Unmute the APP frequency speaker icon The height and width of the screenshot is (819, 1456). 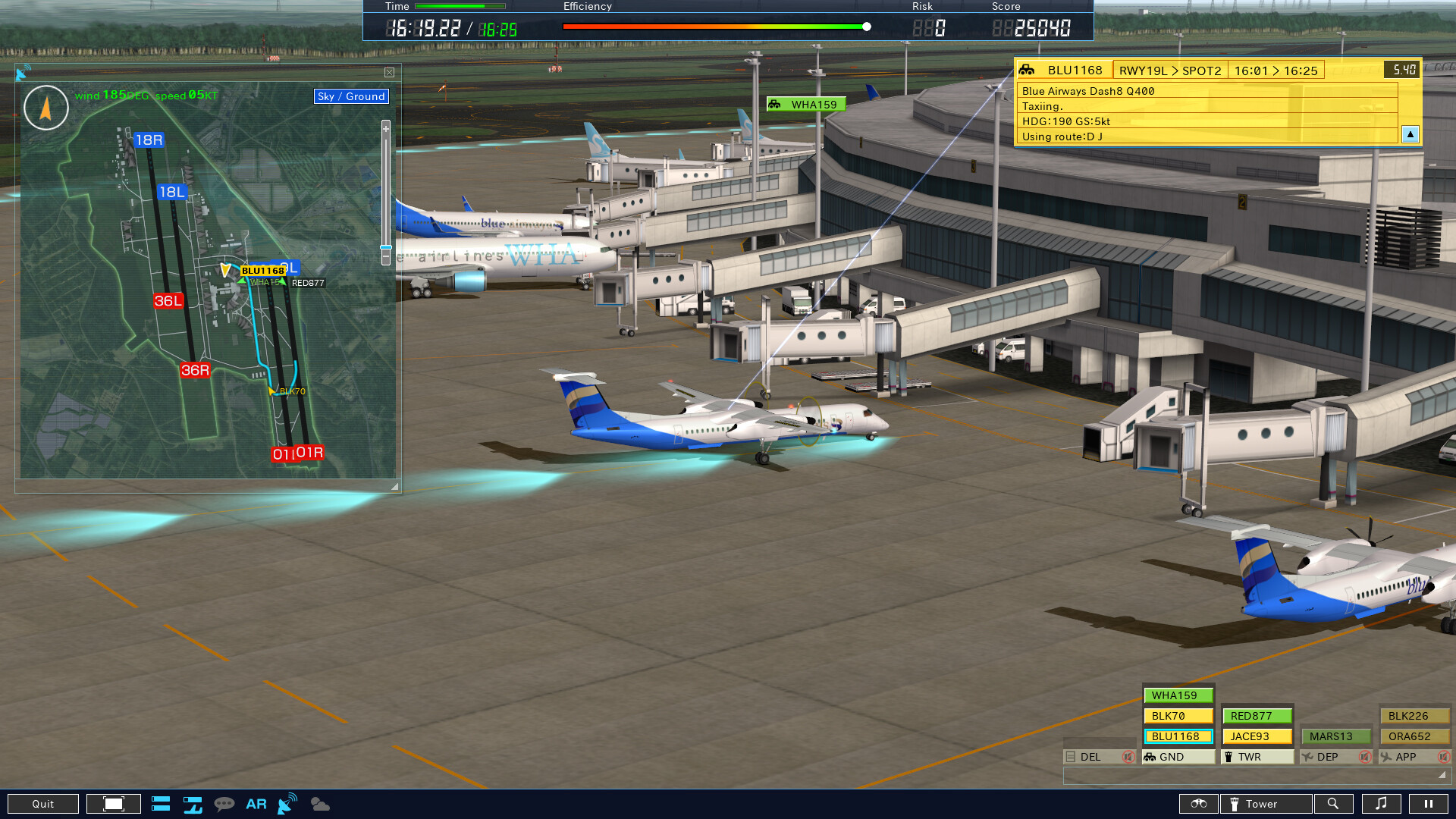pos(1443,757)
